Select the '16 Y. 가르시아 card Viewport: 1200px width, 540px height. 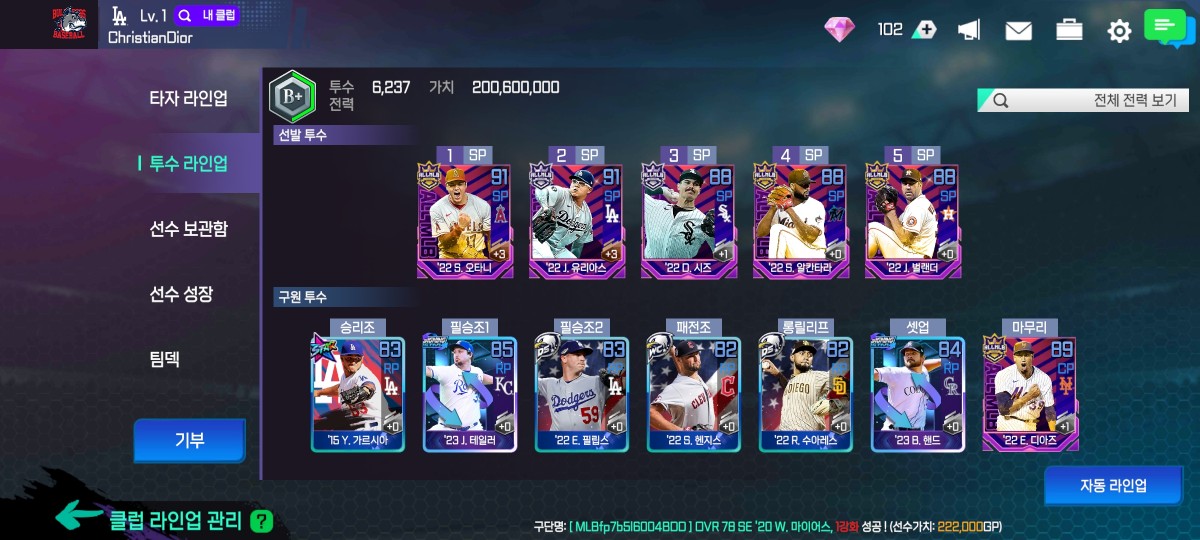click(358, 392)
